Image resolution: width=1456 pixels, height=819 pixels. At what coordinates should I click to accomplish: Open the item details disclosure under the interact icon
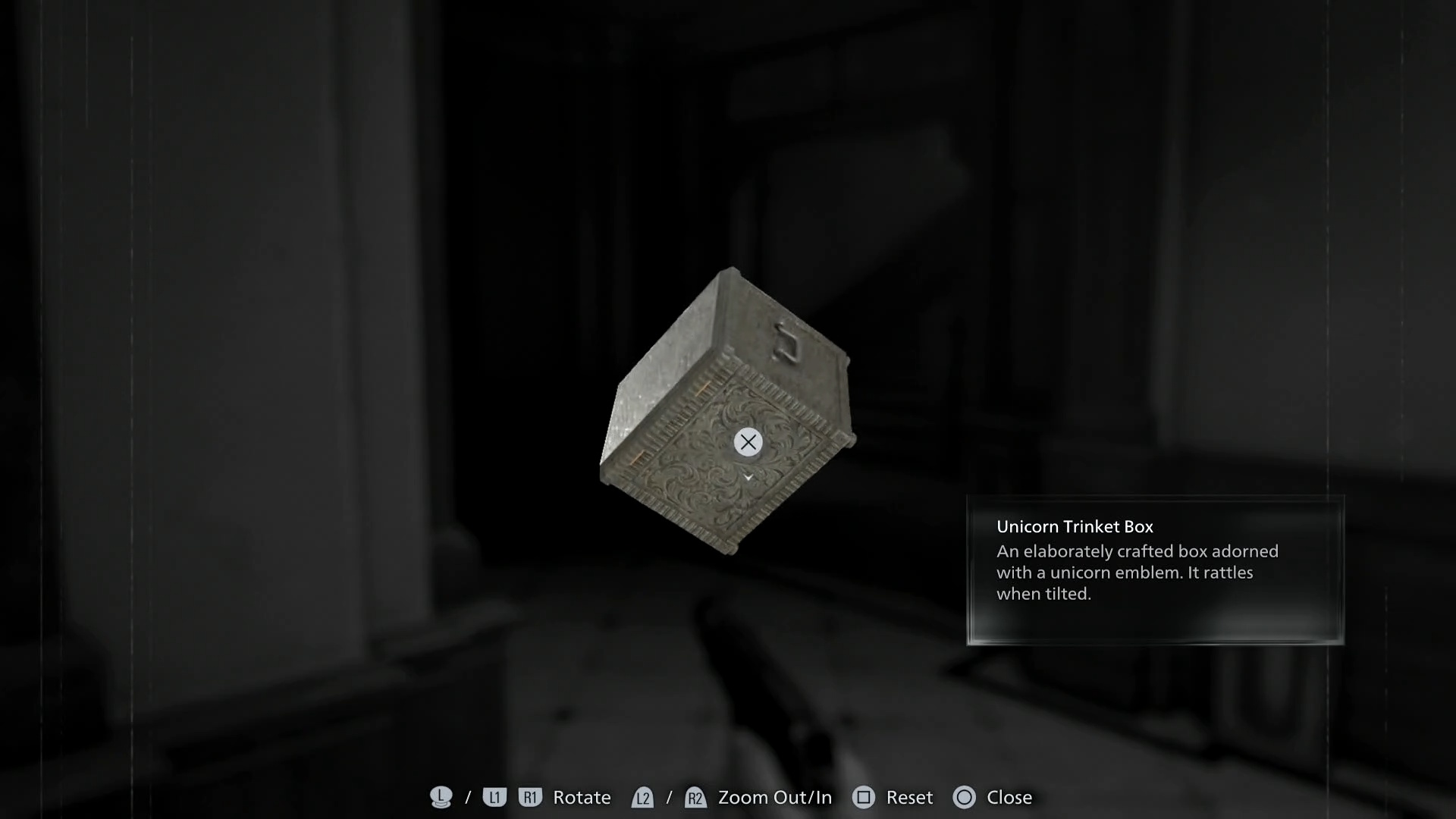click(748, 478)
